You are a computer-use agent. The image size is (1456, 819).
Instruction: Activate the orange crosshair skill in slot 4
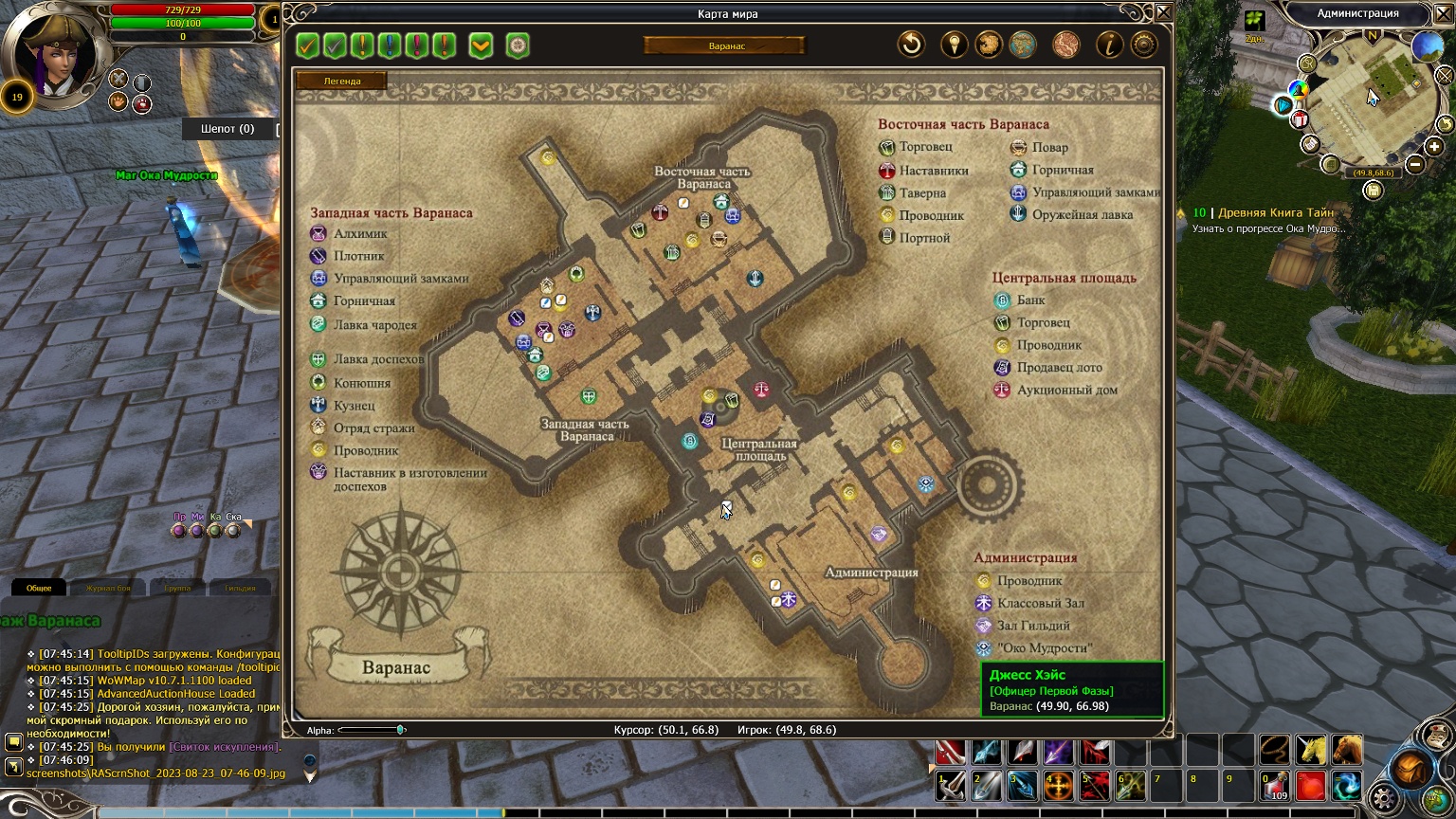1058,786
